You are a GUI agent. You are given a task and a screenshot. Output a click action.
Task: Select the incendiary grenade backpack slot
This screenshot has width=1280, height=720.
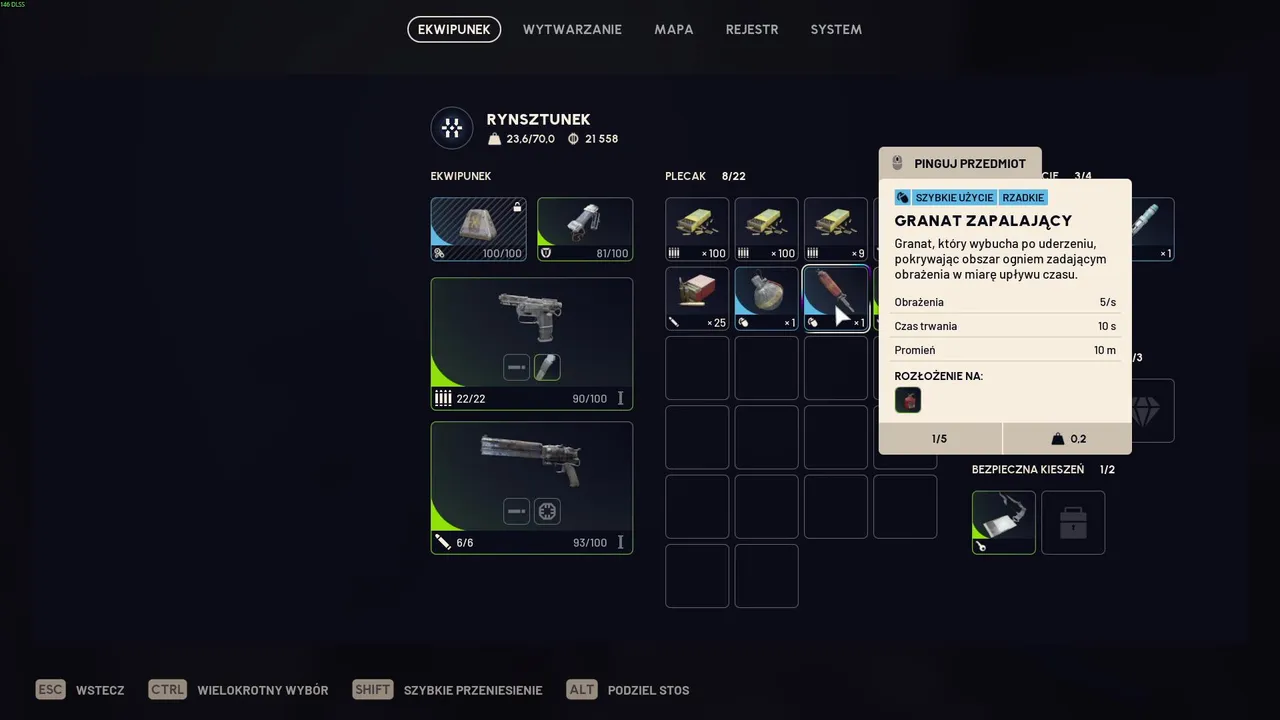pyautogui.click(x=835, y=298)
